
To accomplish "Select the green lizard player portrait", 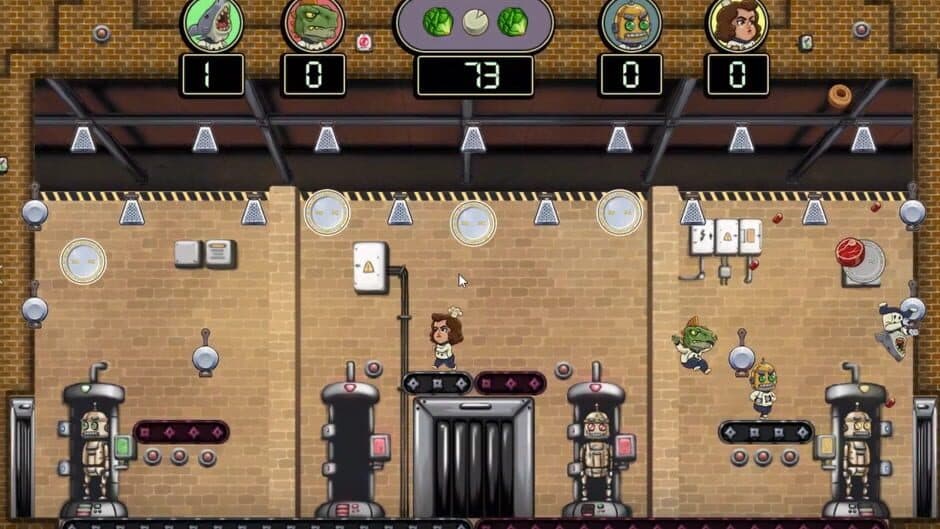I will tap(313, 24).
